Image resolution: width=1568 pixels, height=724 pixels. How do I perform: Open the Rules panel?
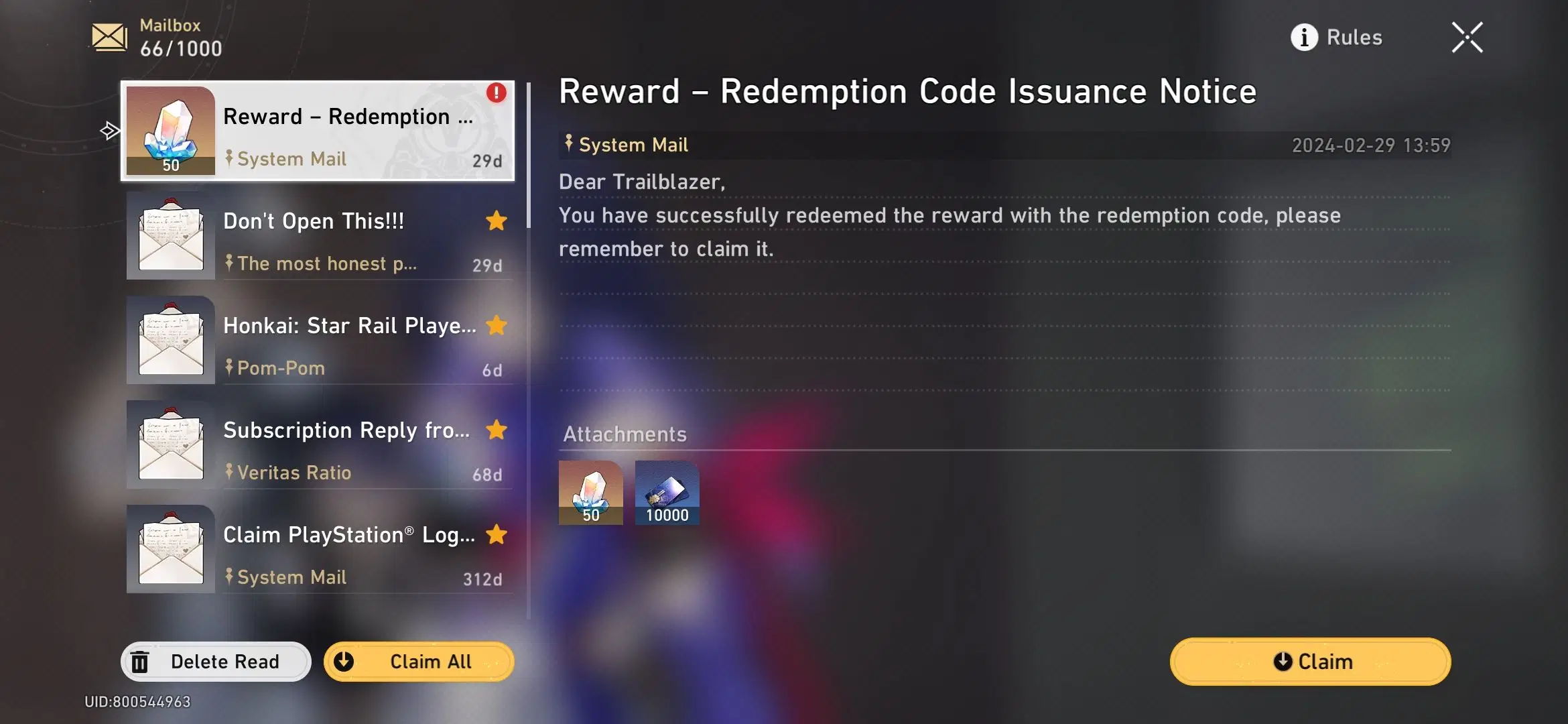(1354, 38)
